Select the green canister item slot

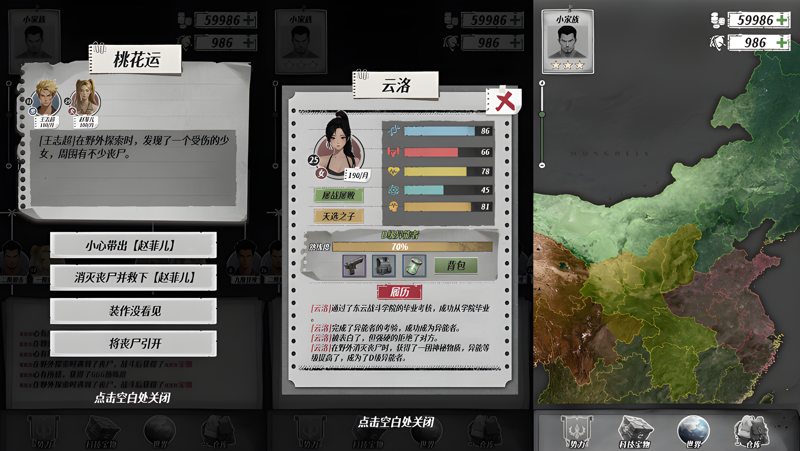pos(414,266)
